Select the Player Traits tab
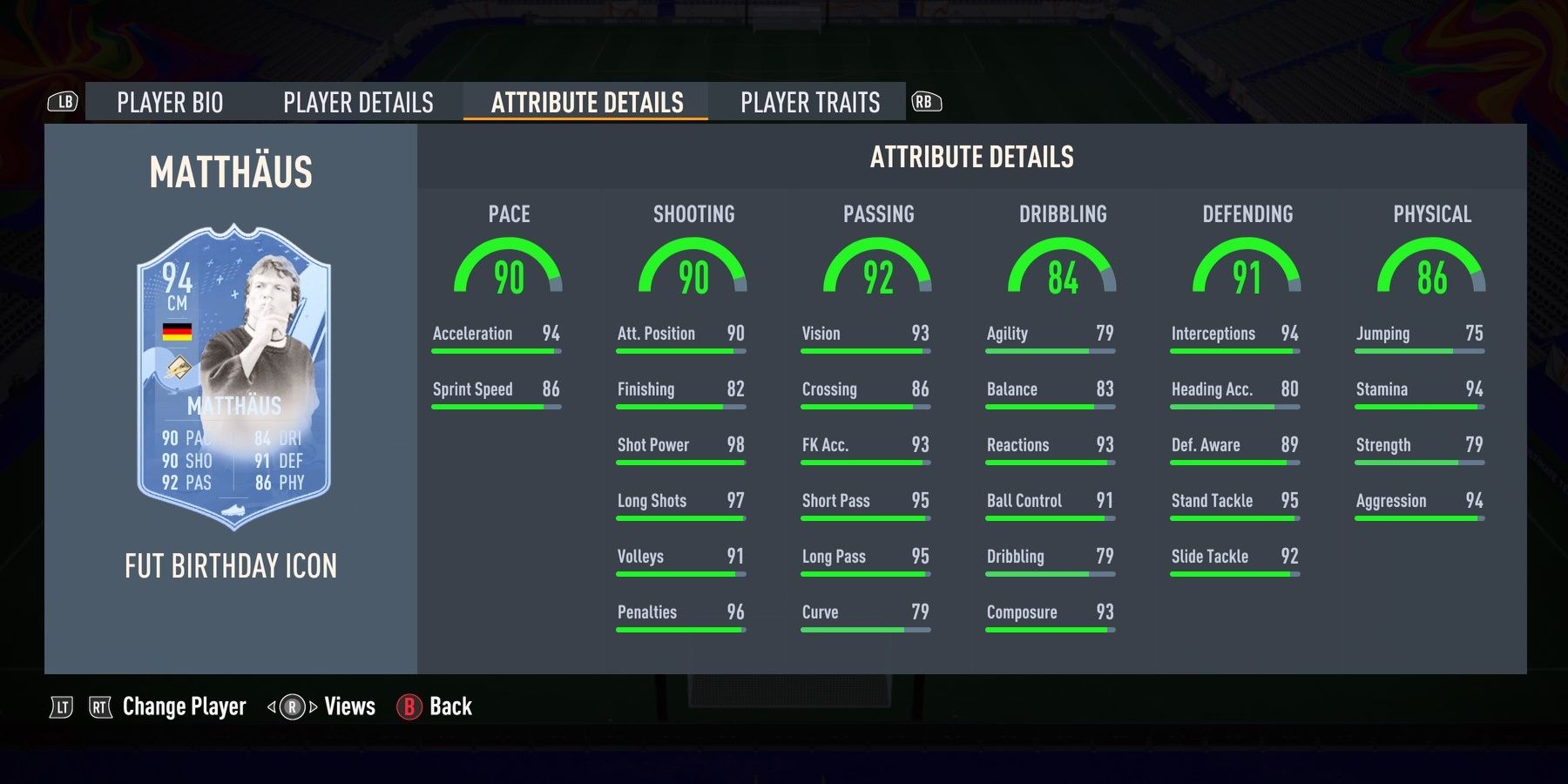1568x784 pixels. 810,102
